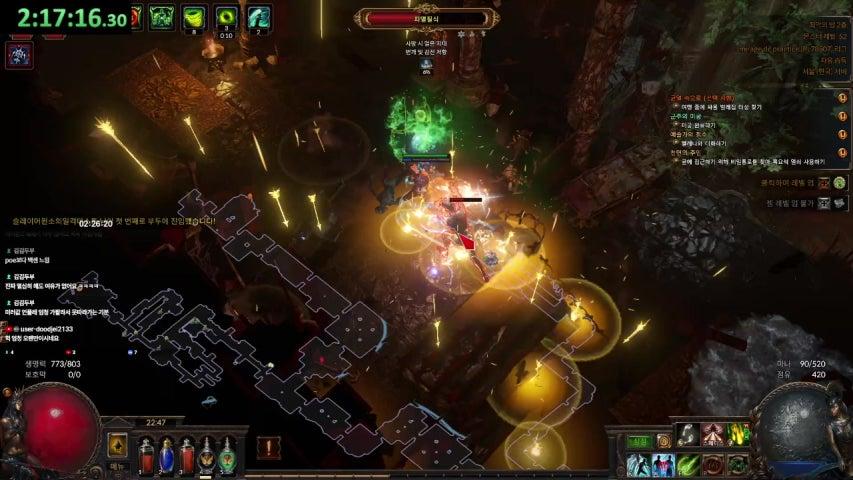Trigger the green slash attack skill
Screen dimensions: 853x480
pyautogui.click(x=688, y=465)
